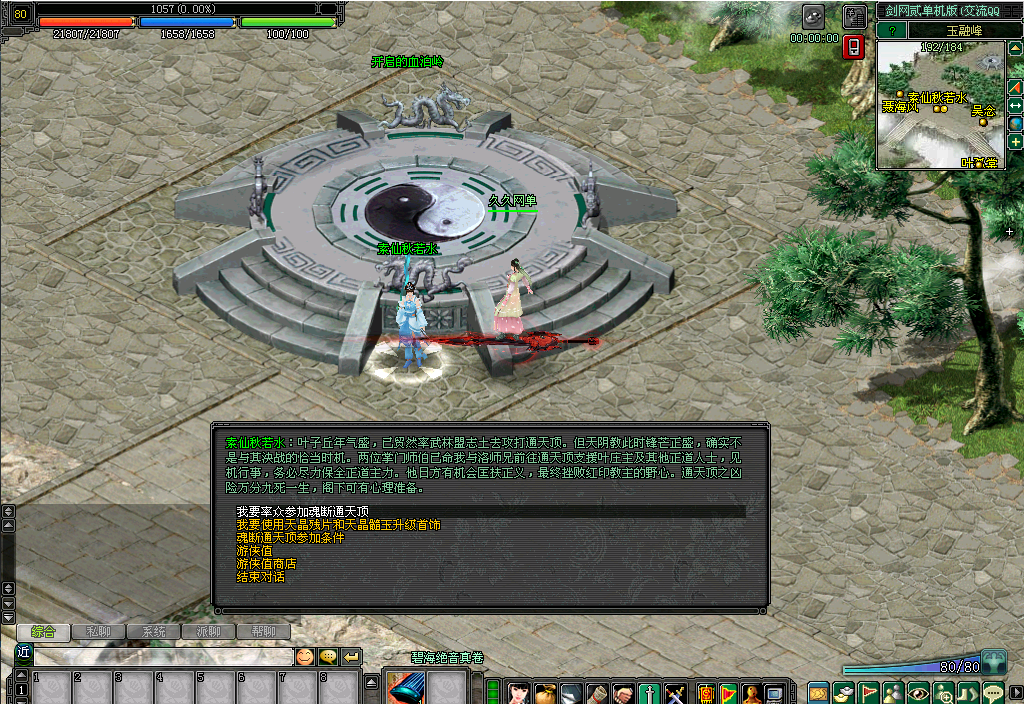Viewport: 1024px width, 704px height.
Task: Activate the 碧海绝音真卷 skill slot
Action: click(x=406, y=687)
